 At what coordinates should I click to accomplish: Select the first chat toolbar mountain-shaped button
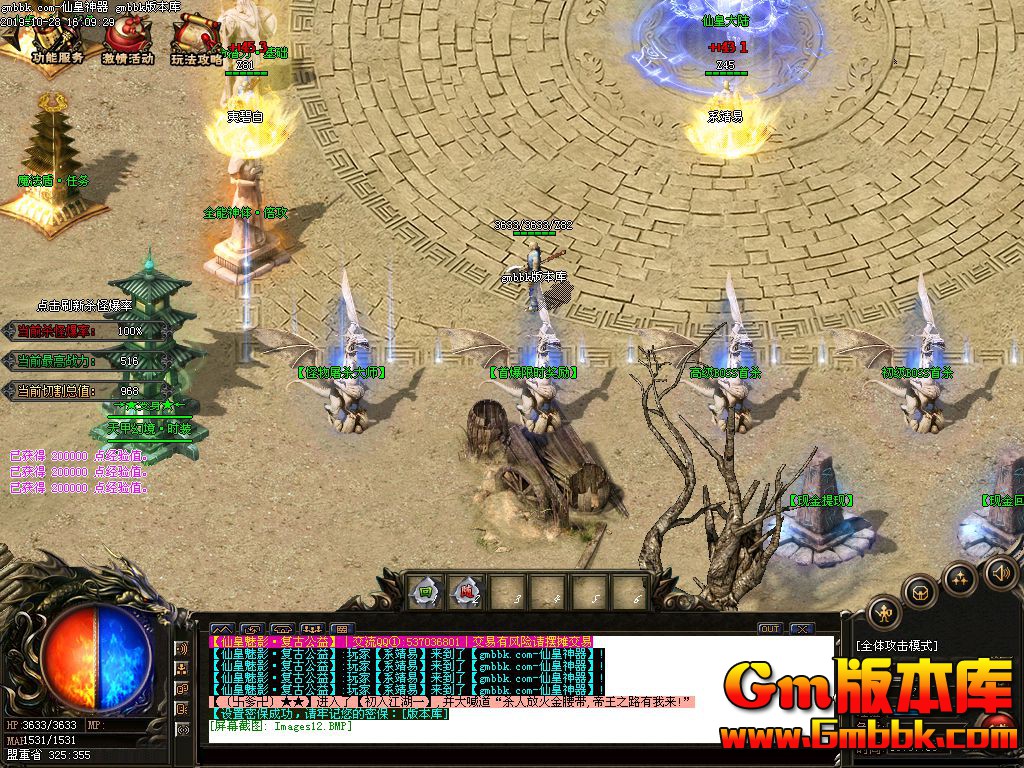click(x=221, y=629)
